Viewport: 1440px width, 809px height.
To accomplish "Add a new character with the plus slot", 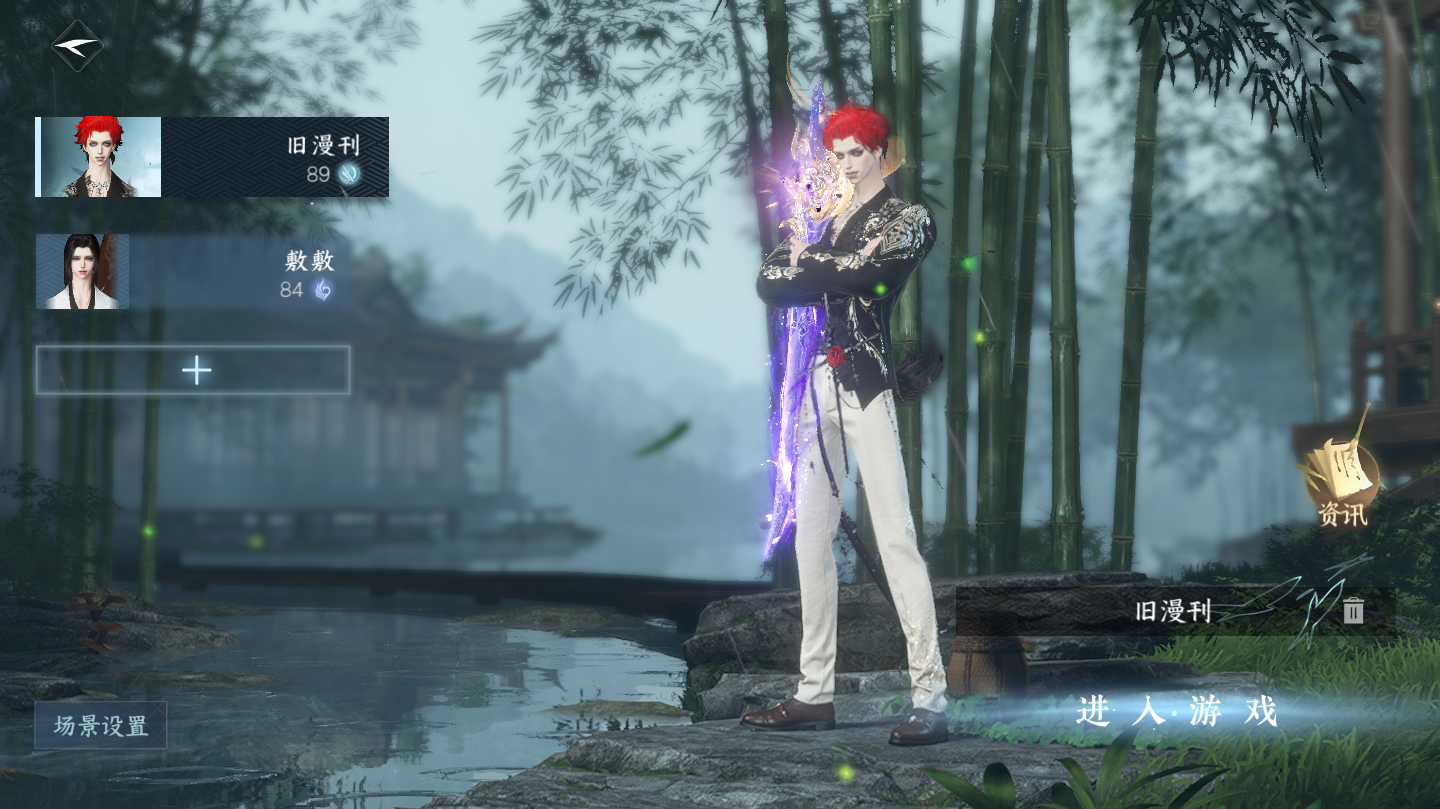I will (x=194, y=371).
